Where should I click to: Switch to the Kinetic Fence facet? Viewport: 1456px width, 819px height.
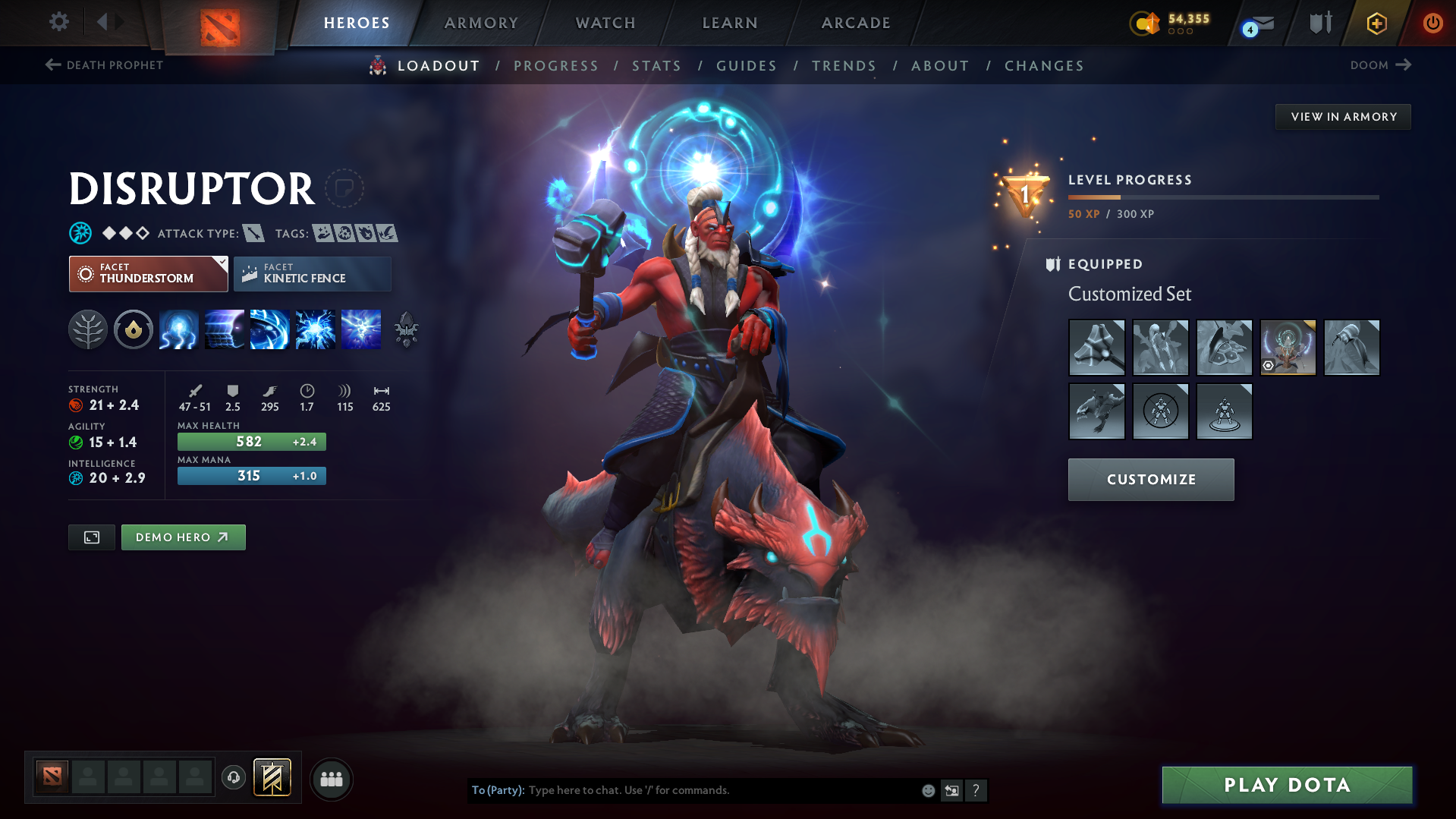click(x=312, y=273)
